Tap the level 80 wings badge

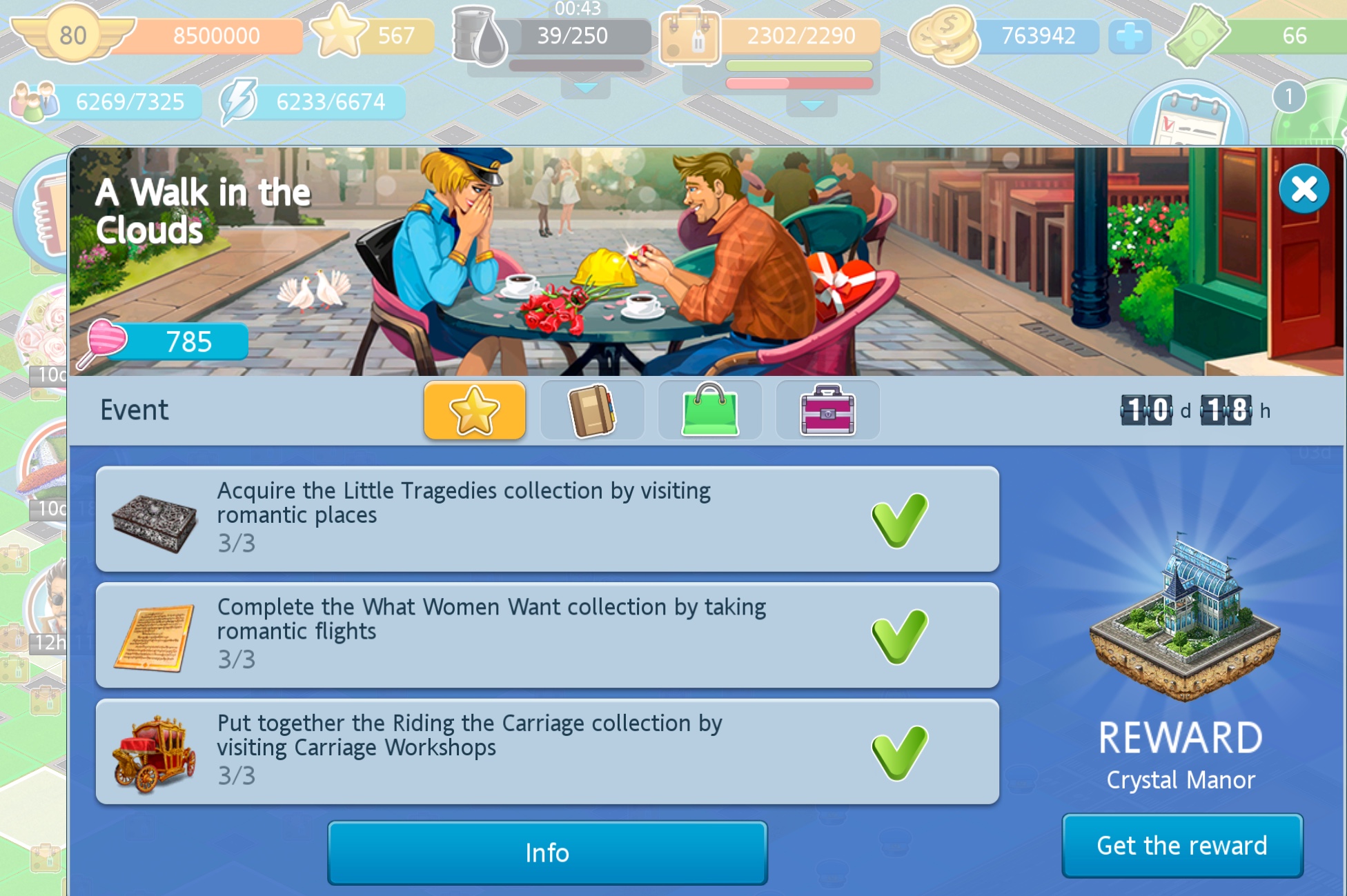tap(72, 34)
